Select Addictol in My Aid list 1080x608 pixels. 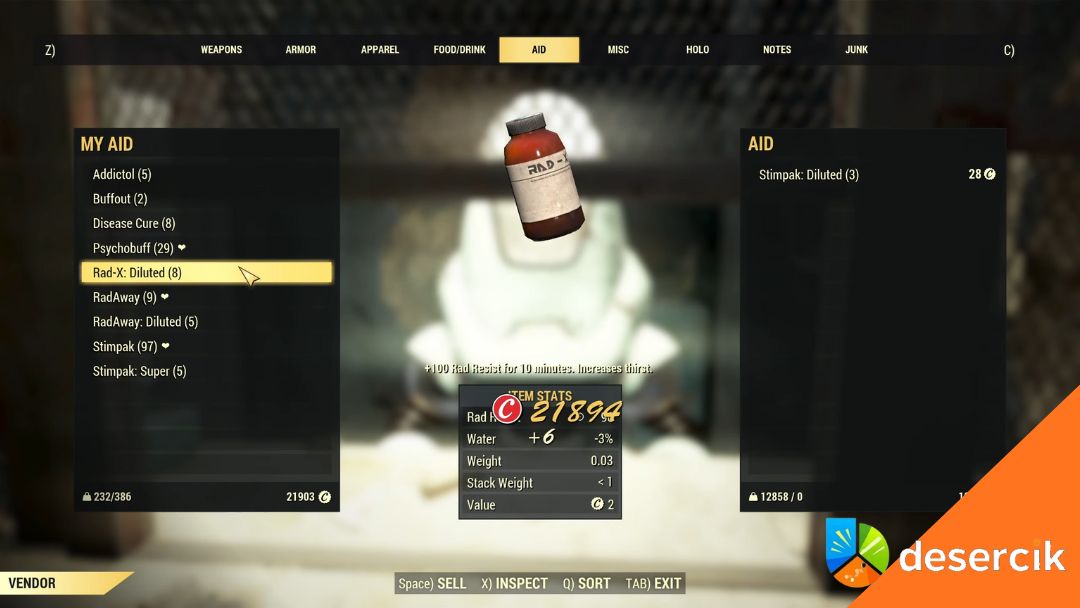tap(122, 174)
